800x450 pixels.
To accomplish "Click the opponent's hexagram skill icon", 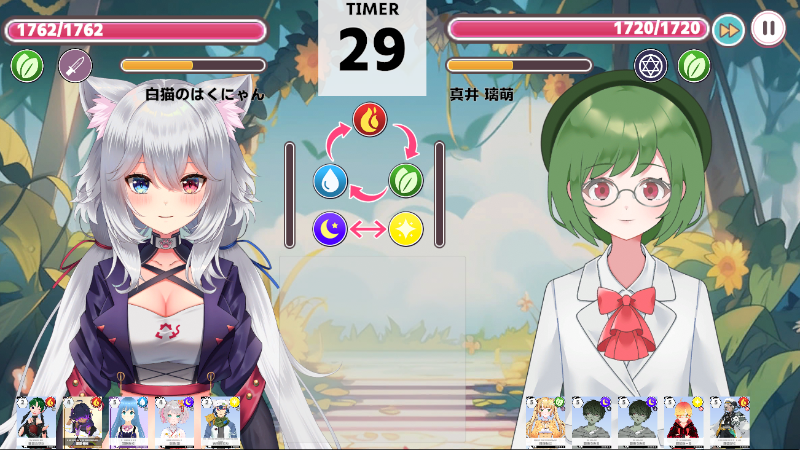I will coord(651,66).
